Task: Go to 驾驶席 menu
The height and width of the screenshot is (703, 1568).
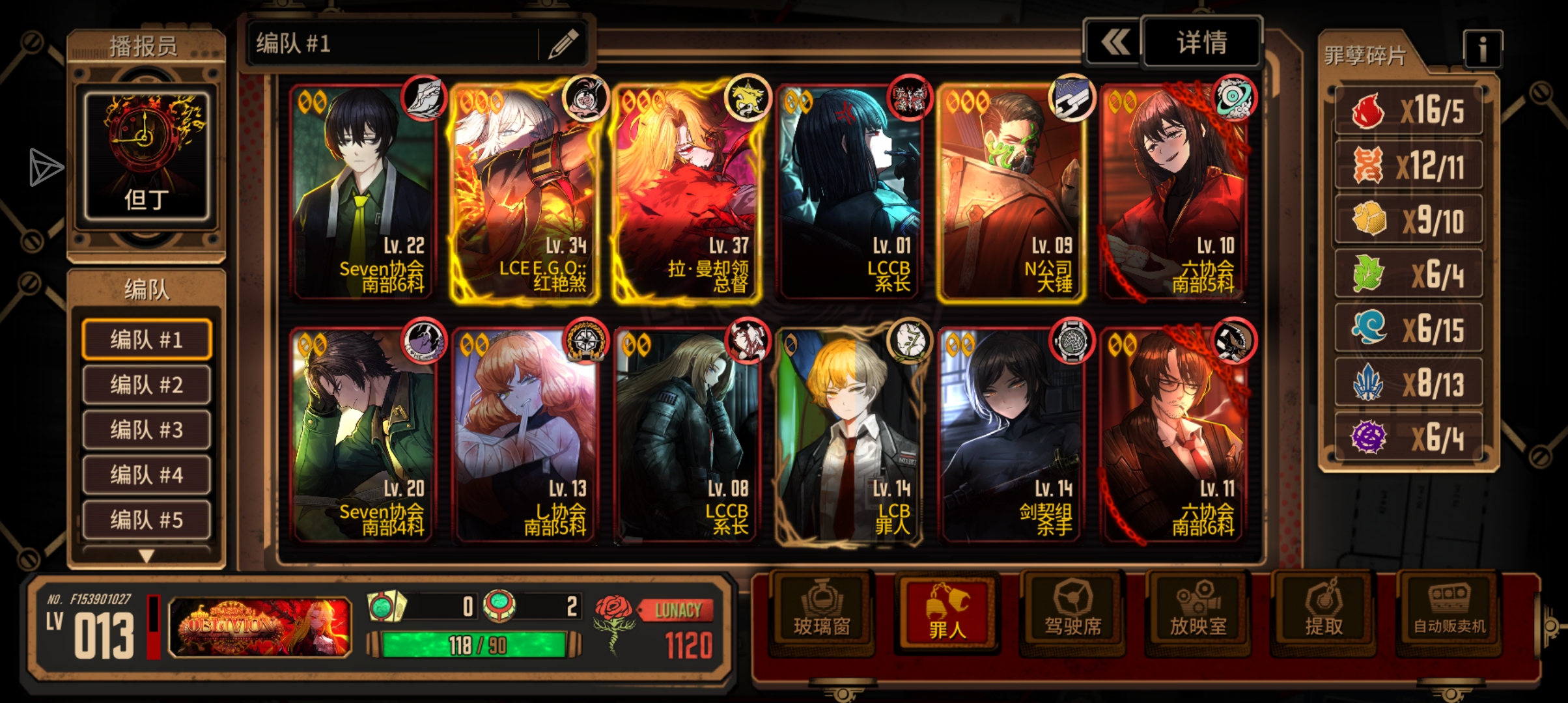Action: tap(1072, 612)
